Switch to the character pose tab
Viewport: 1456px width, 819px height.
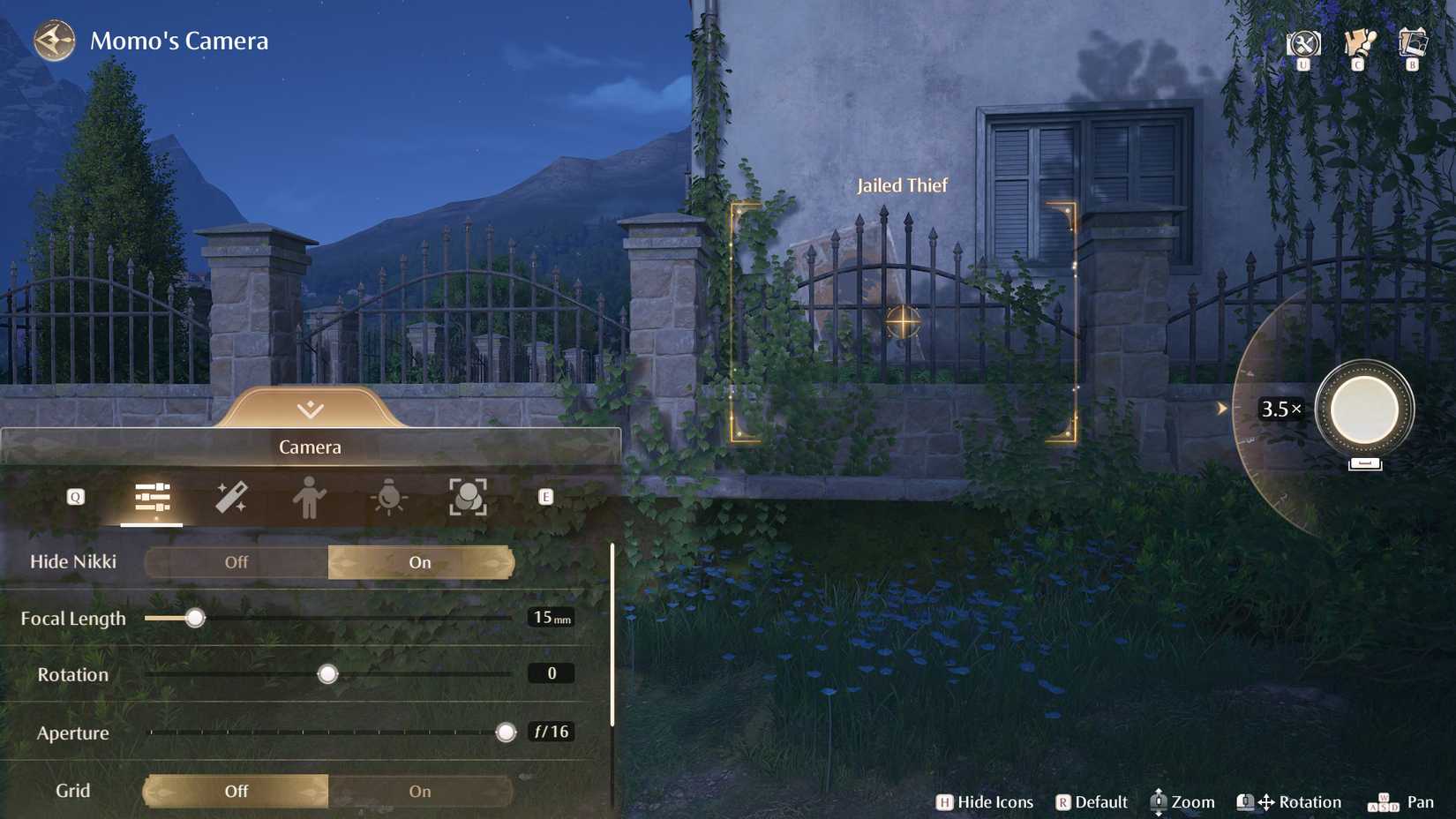(309, 498)
